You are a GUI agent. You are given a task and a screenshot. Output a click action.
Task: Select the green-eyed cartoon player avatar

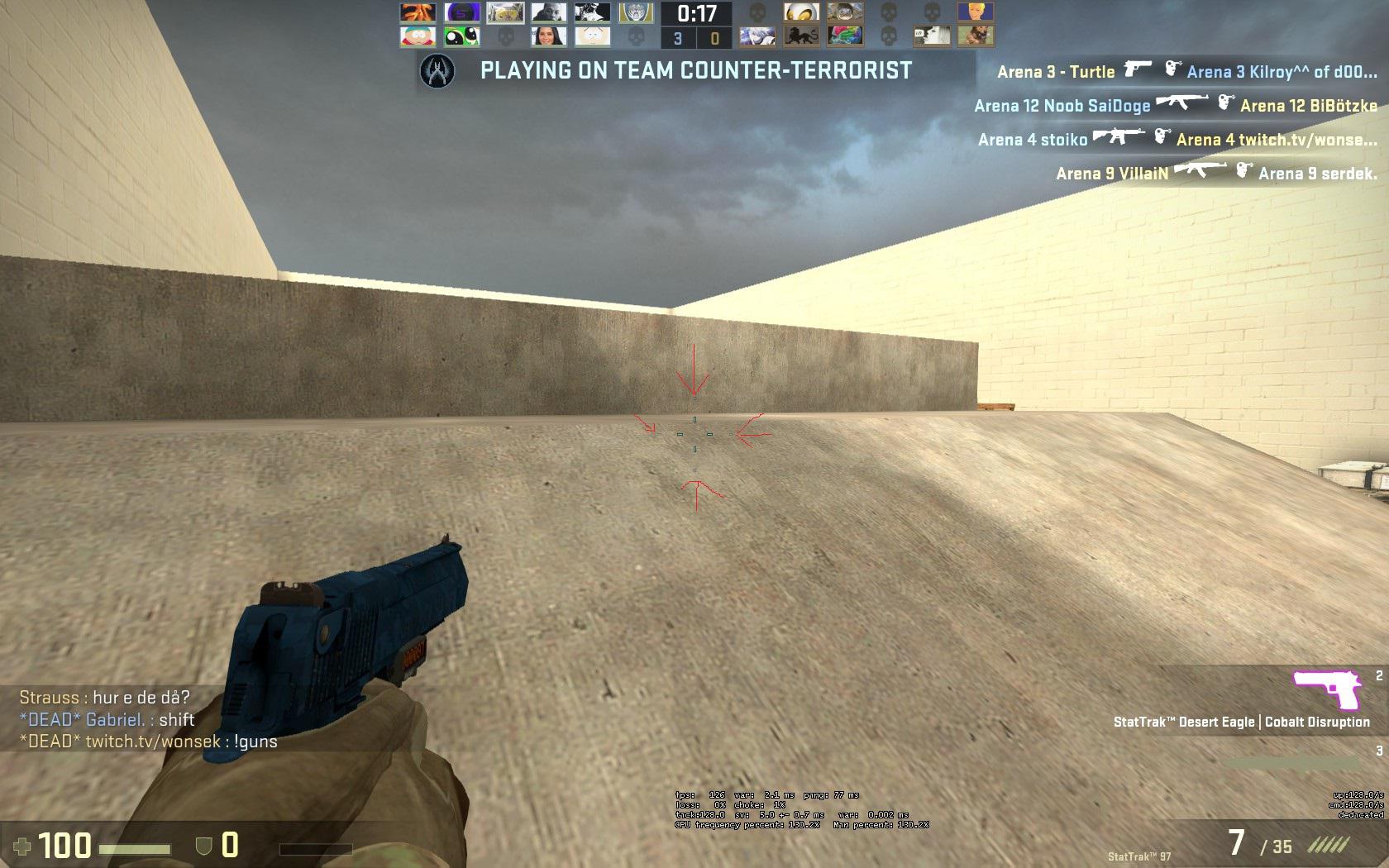(x=461, y=36)
